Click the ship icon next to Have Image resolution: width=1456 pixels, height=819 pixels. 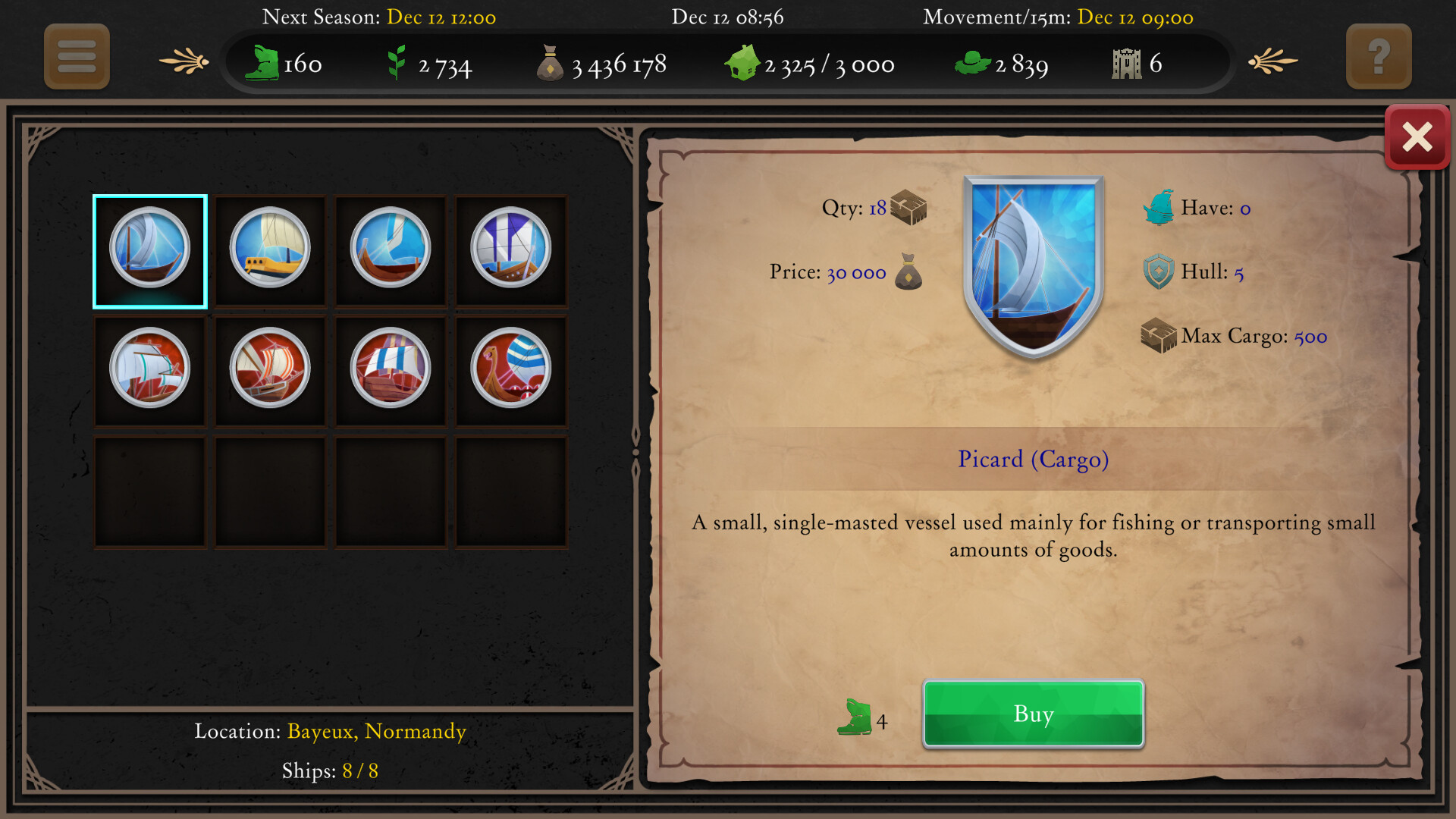tap(1159, 206)
